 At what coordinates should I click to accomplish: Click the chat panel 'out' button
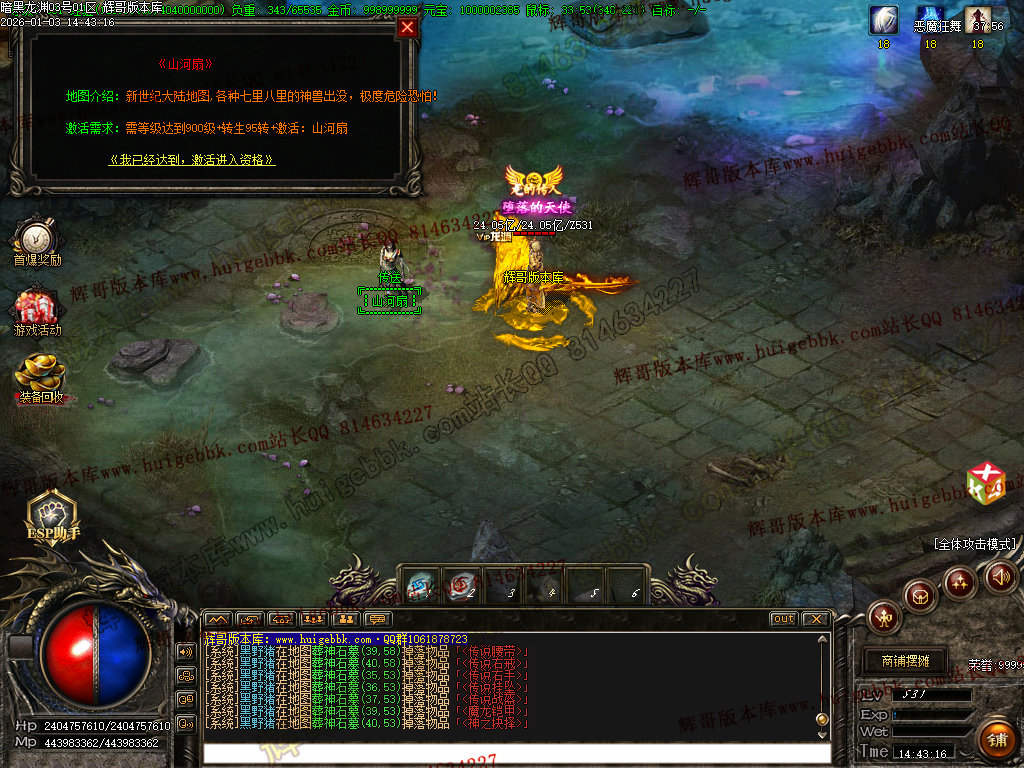(x=784, y=619)
